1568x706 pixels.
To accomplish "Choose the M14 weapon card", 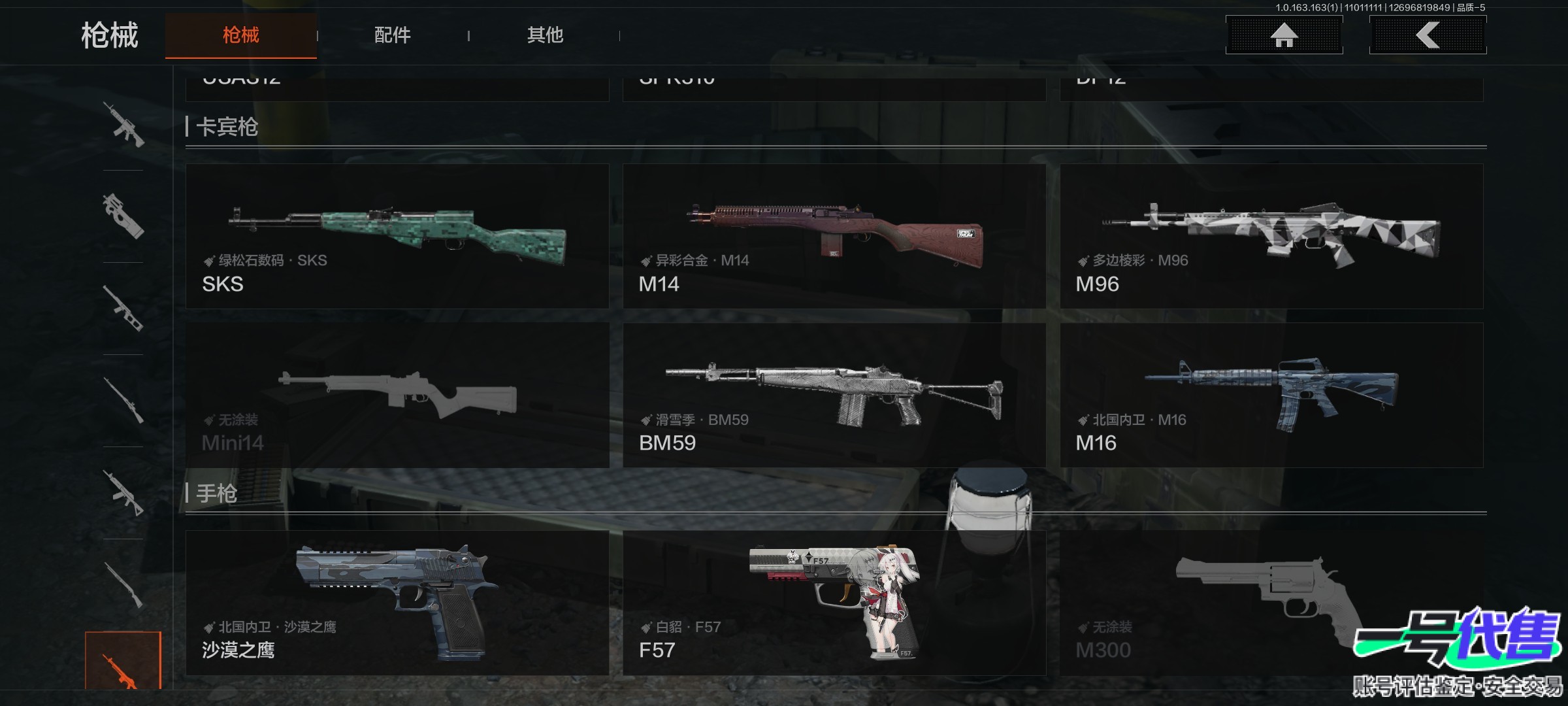I will pyautogui.click(x=834, y=236).
